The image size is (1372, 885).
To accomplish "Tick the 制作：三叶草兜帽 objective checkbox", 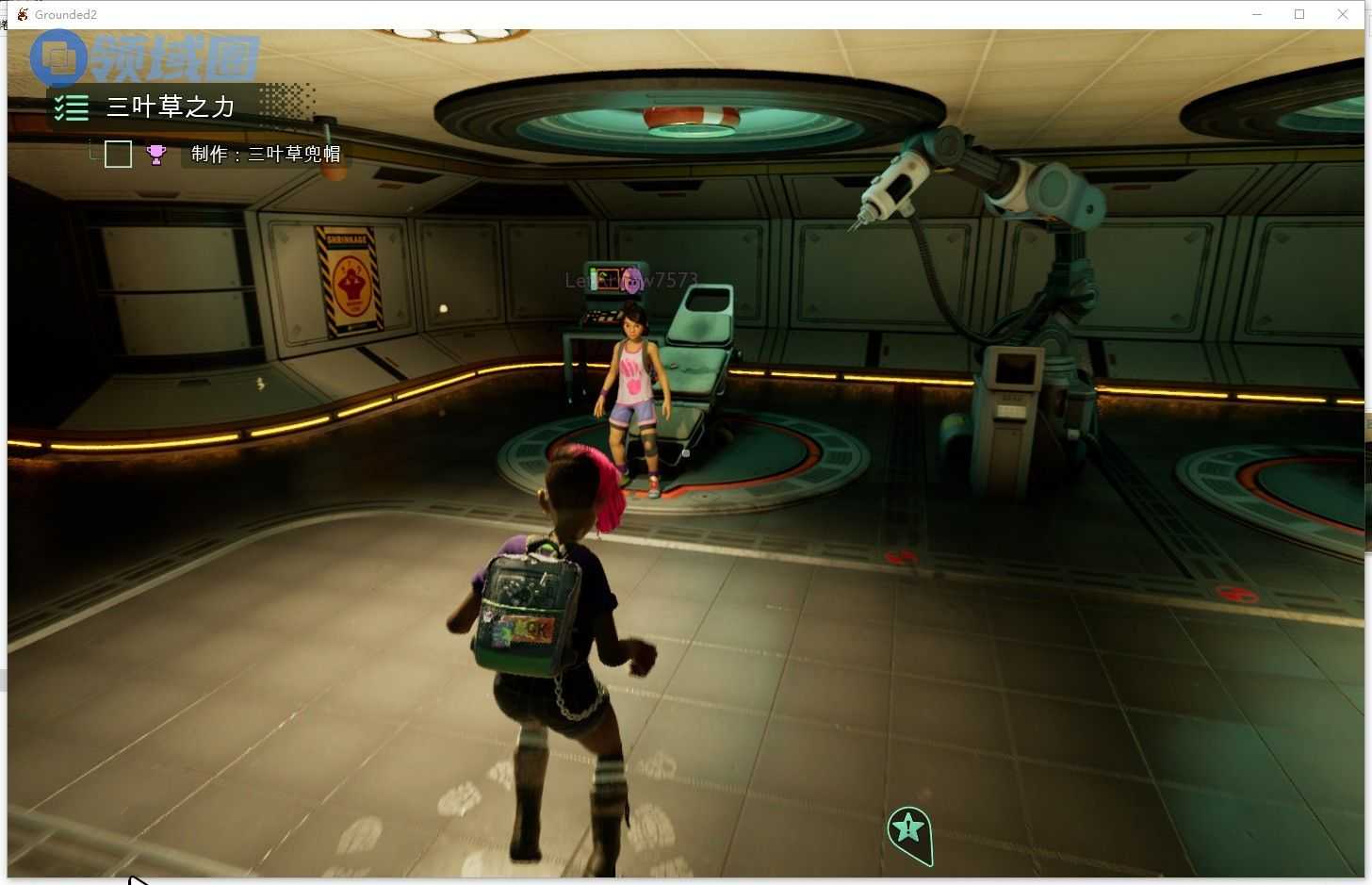I will tap(118, 154).
